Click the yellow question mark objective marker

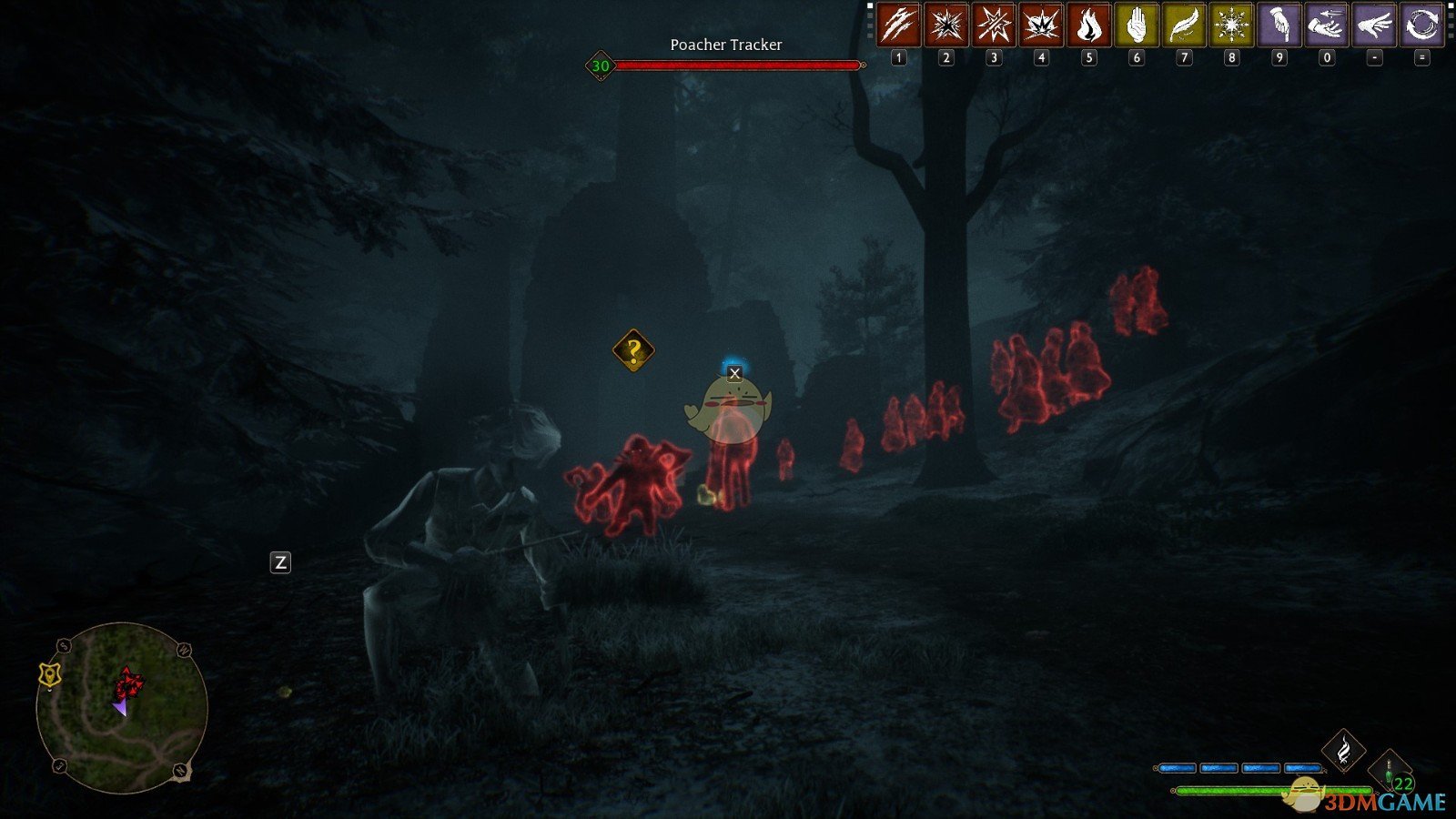tap(633, 350)
